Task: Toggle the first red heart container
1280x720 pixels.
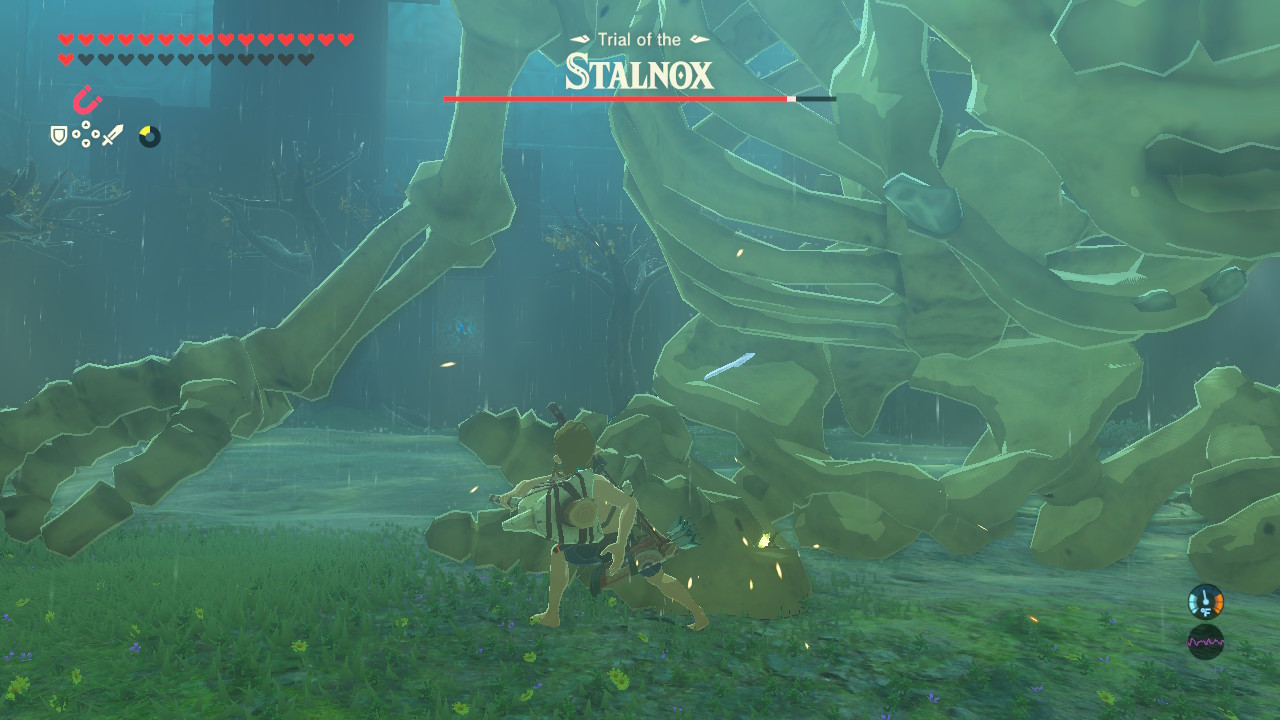Action: point(66,40)
